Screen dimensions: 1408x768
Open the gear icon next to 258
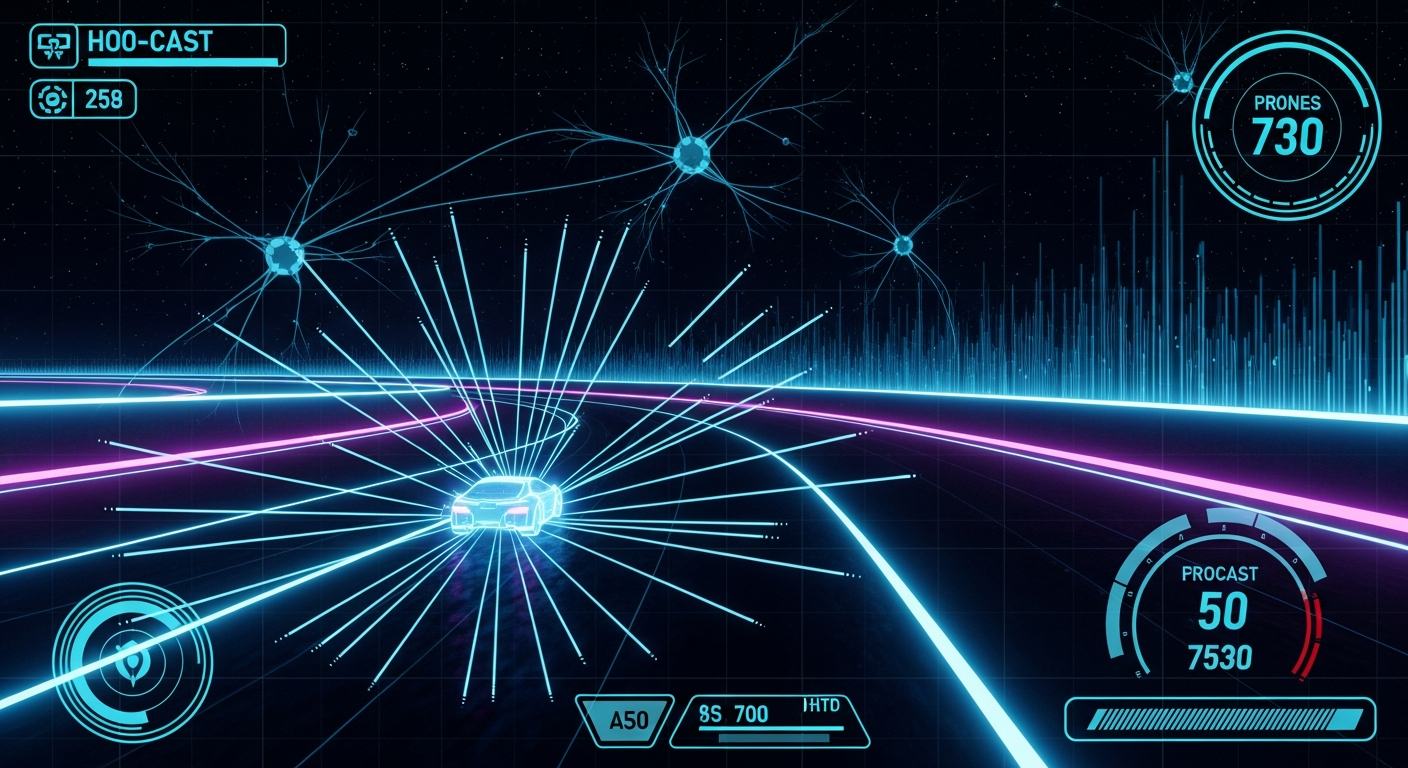coord(49,99)
